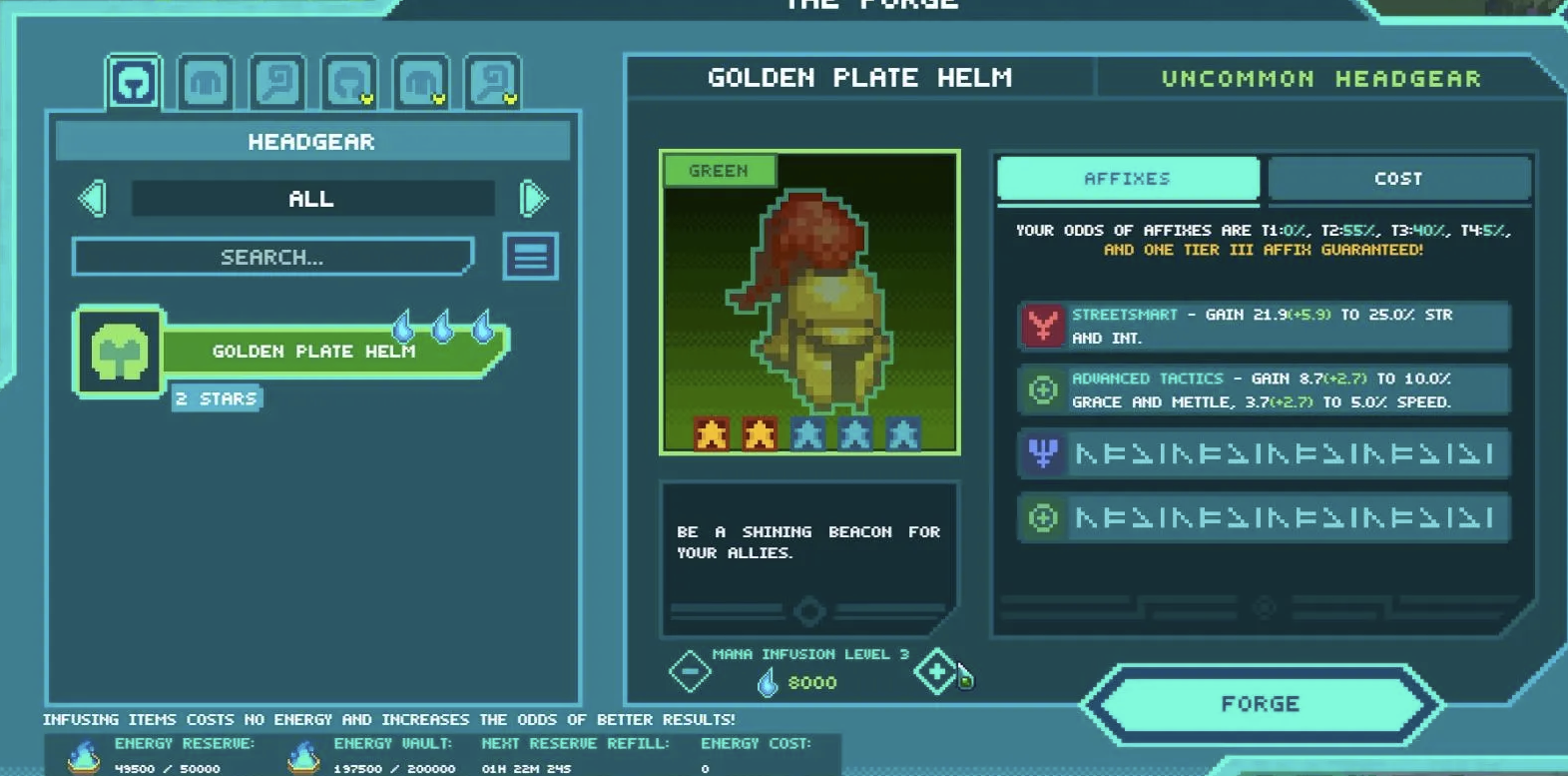The image size is (1568, 776).
Task: Switch to the AFFIXES tab
Action: click(1127, 178)
